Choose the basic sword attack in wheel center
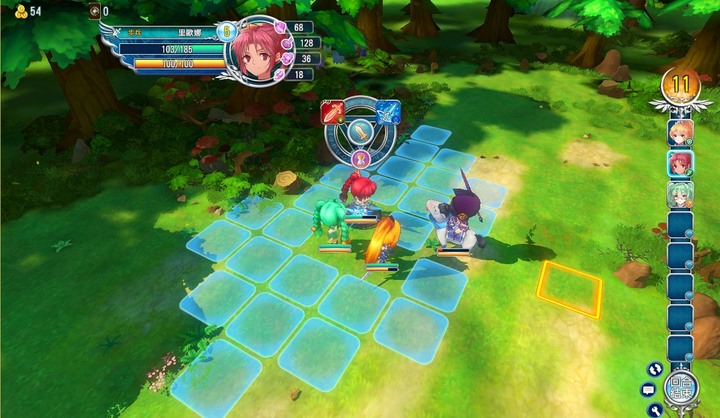Viewport: 720px width, 418px height. click(360, 132)
